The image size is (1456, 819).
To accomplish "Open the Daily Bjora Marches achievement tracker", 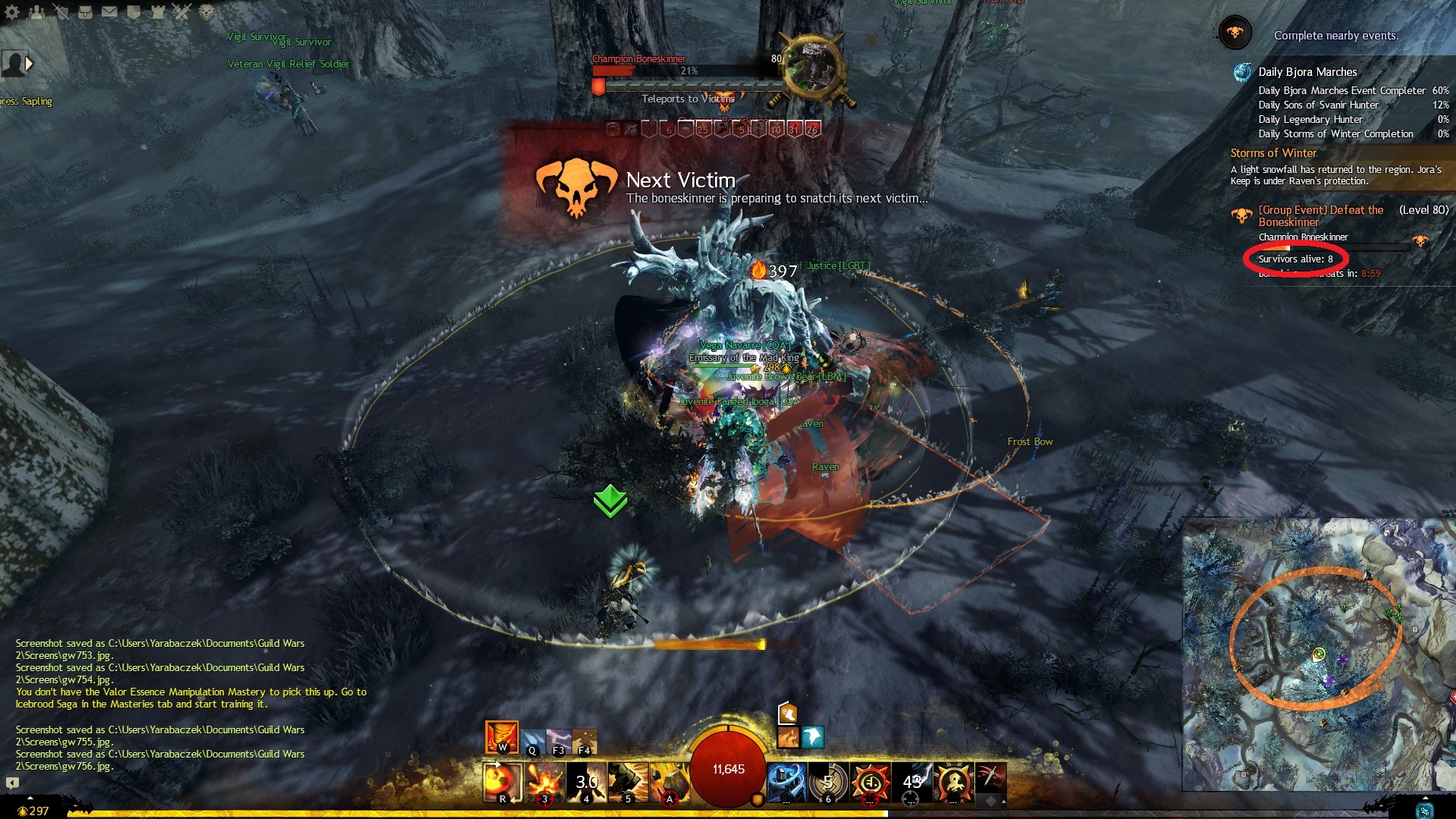I will click(1307, 72).
